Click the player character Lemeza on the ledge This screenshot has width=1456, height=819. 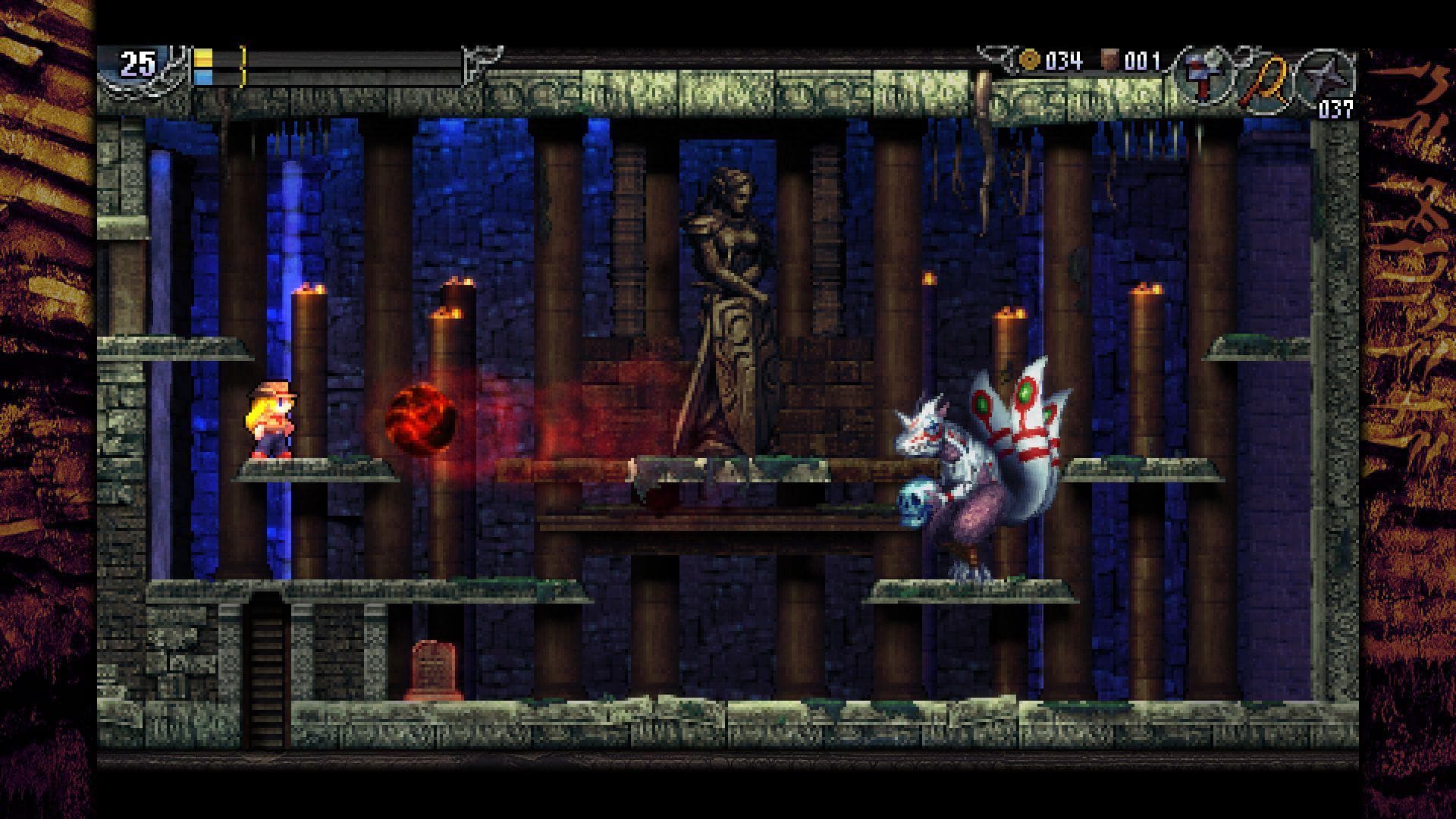pos(273,421)
